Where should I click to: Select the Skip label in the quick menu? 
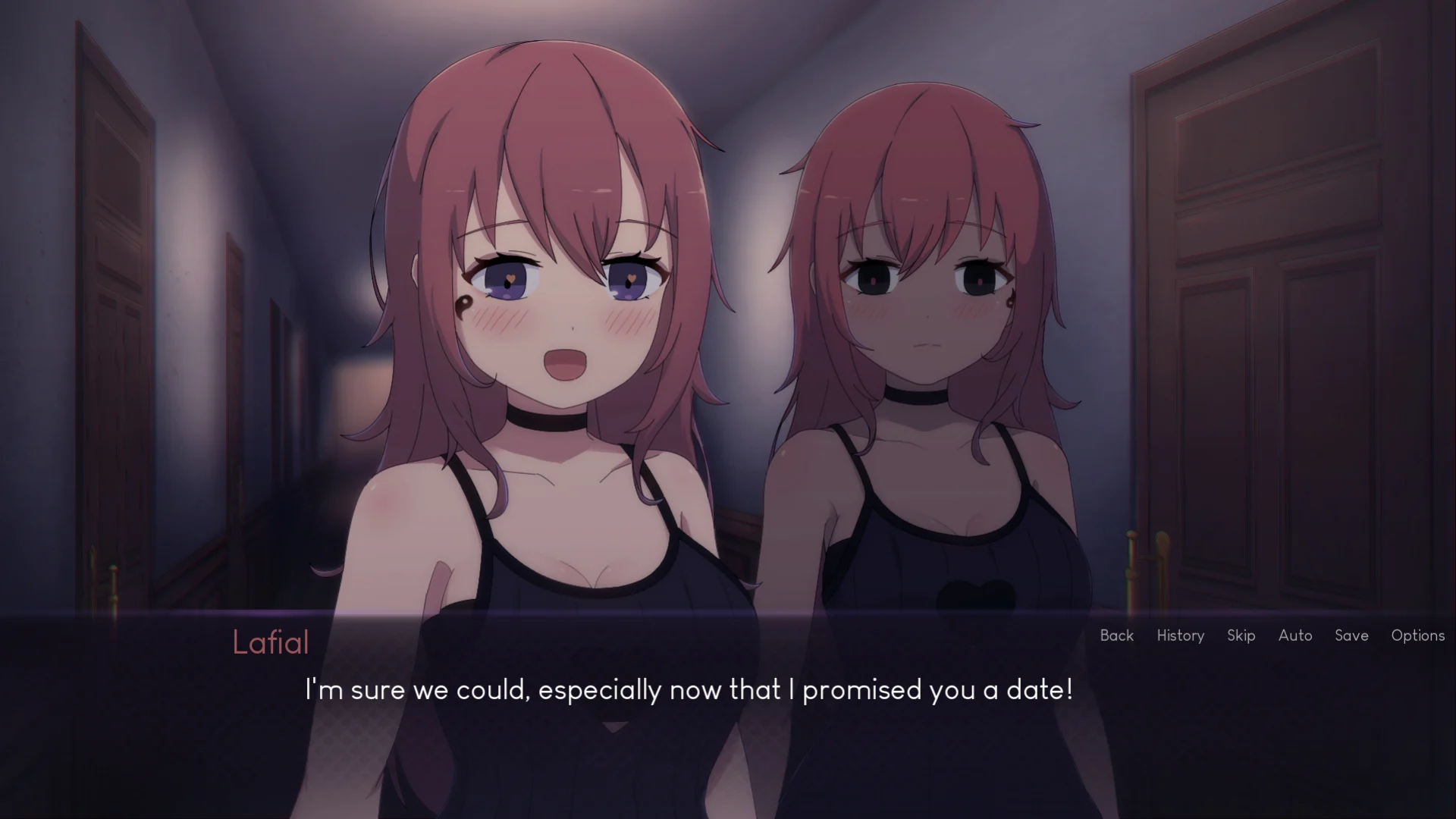(1241, 635)
